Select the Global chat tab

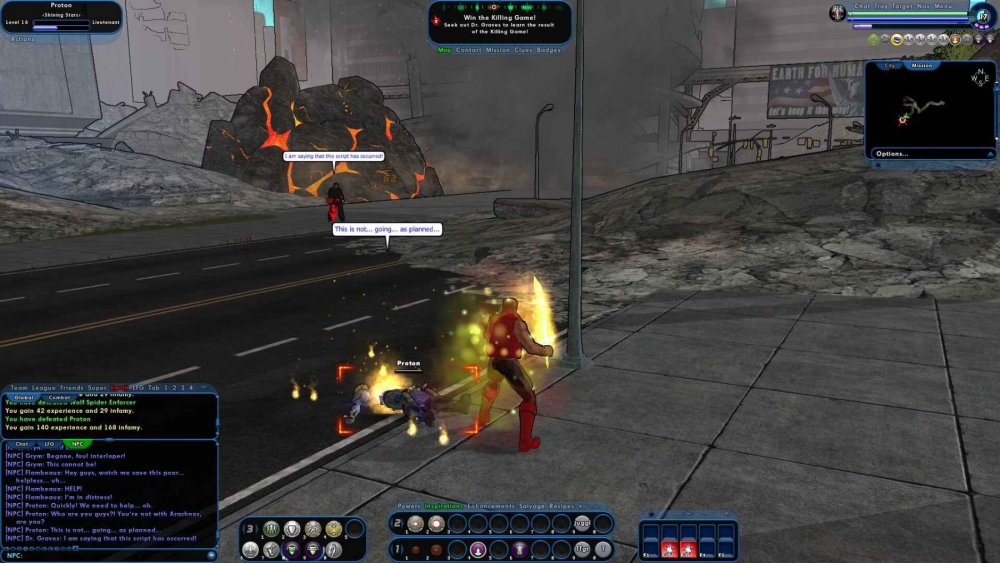coord(23,397)
